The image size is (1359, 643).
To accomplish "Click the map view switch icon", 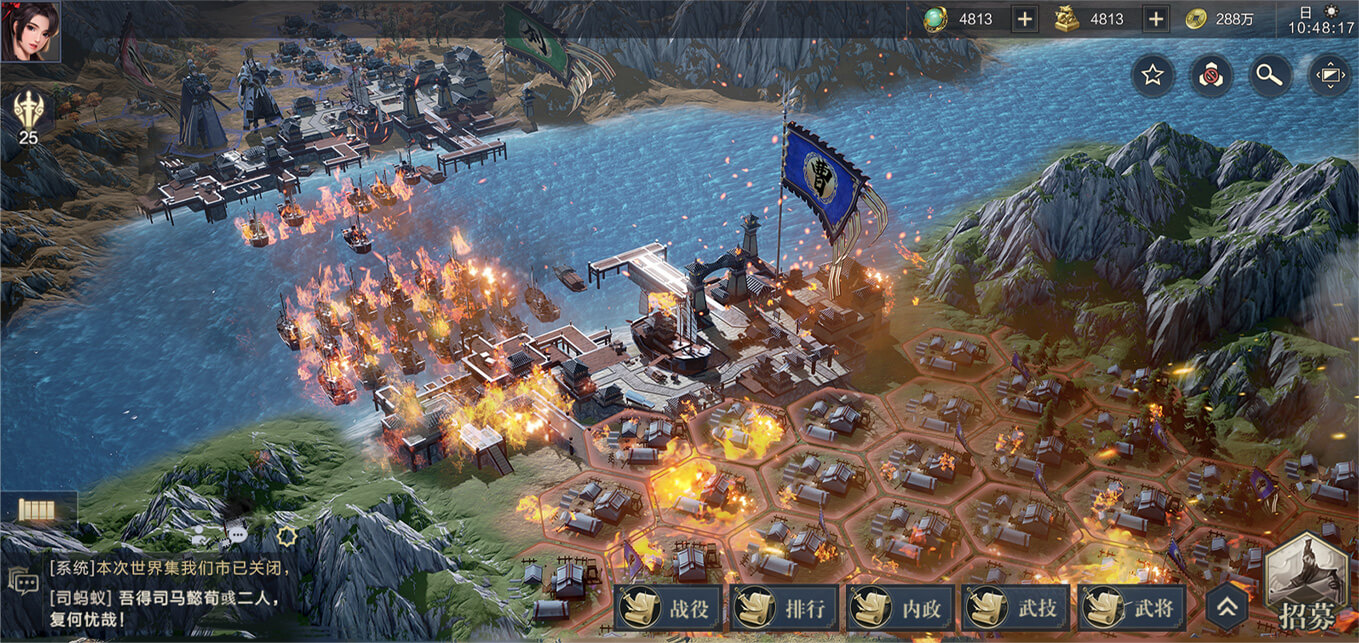I will pos(1330,75).
